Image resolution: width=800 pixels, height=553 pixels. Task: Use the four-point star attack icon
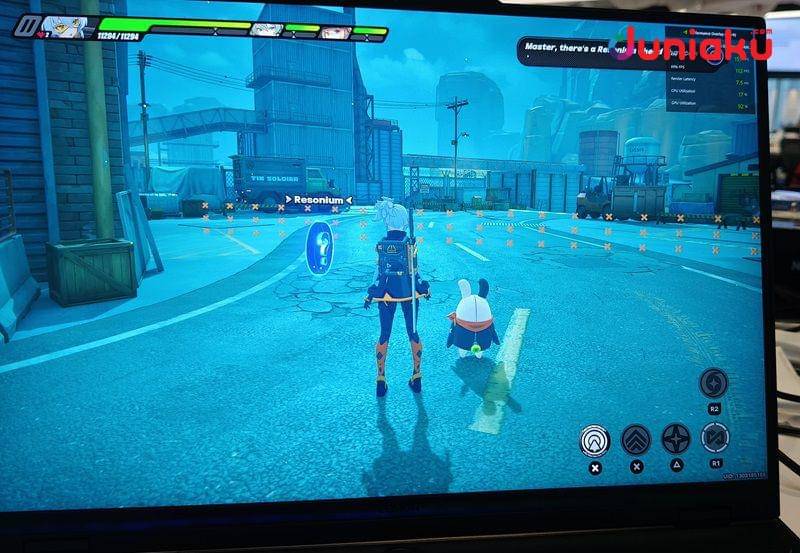[676, 438]
